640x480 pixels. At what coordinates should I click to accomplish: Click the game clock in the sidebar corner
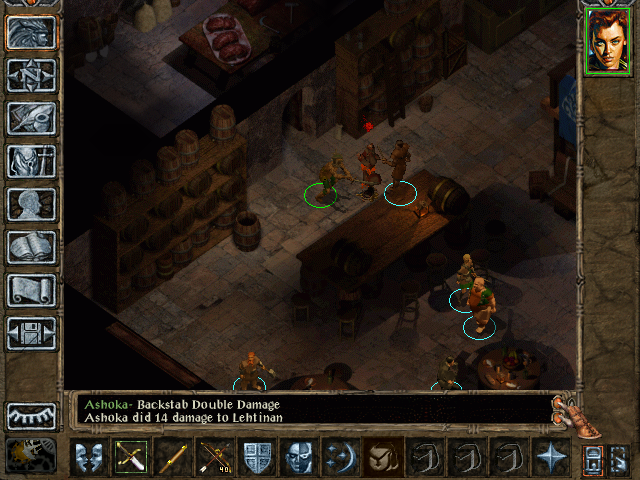(x=30, y=454)
